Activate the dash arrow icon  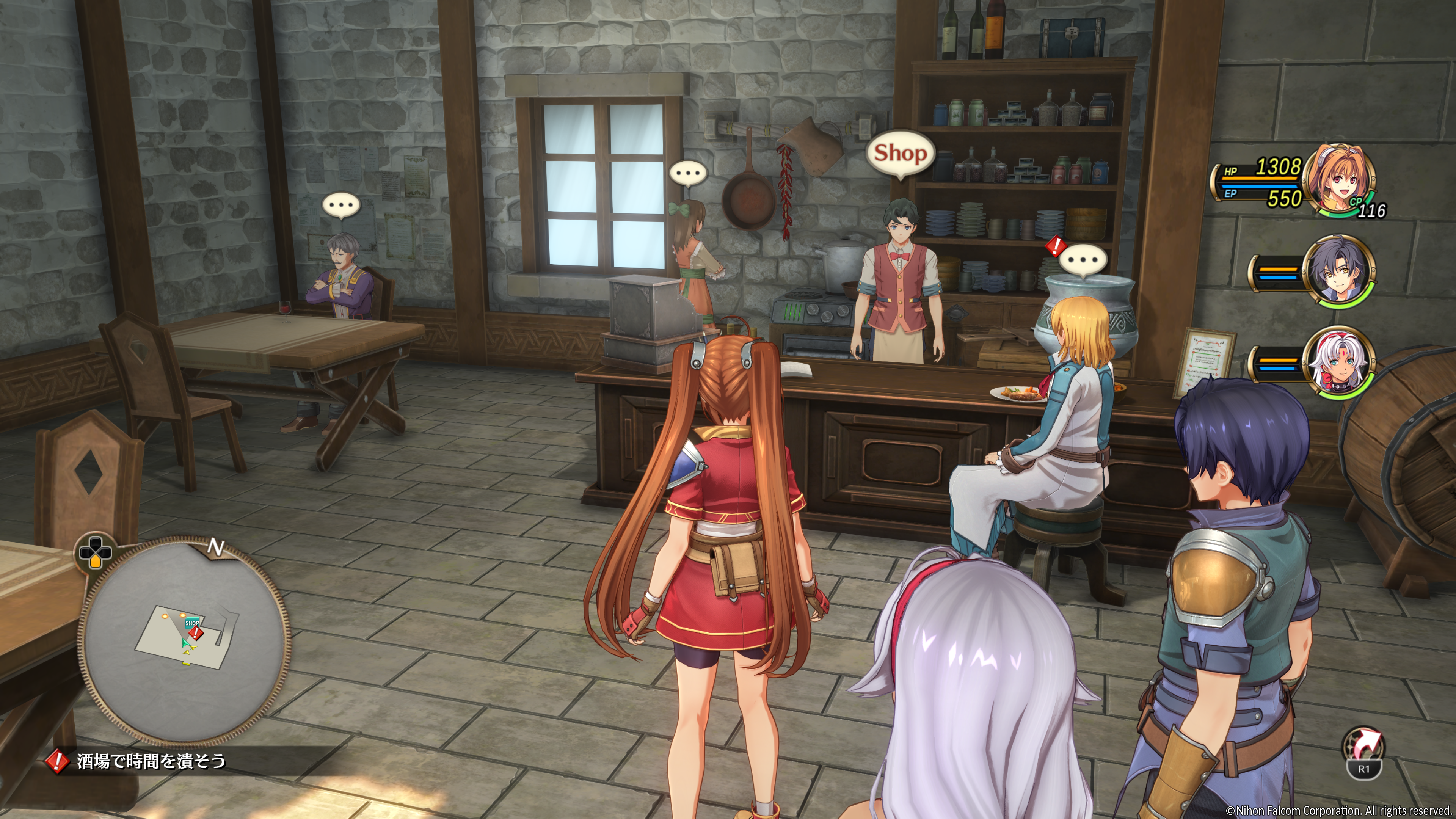1363,745
